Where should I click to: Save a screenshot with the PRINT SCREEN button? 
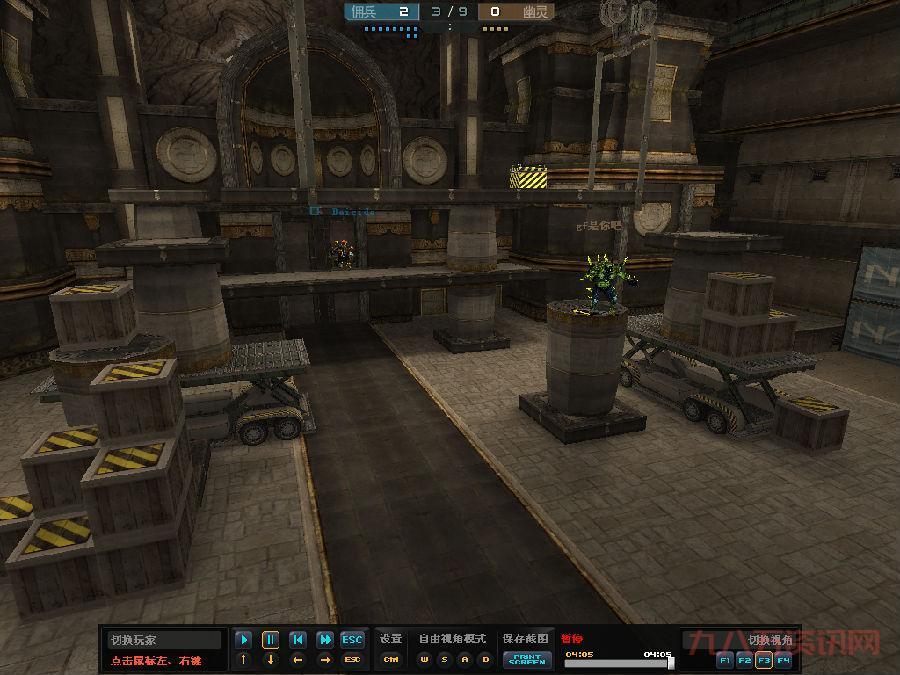pyautogui.click(x=526, y=659)
